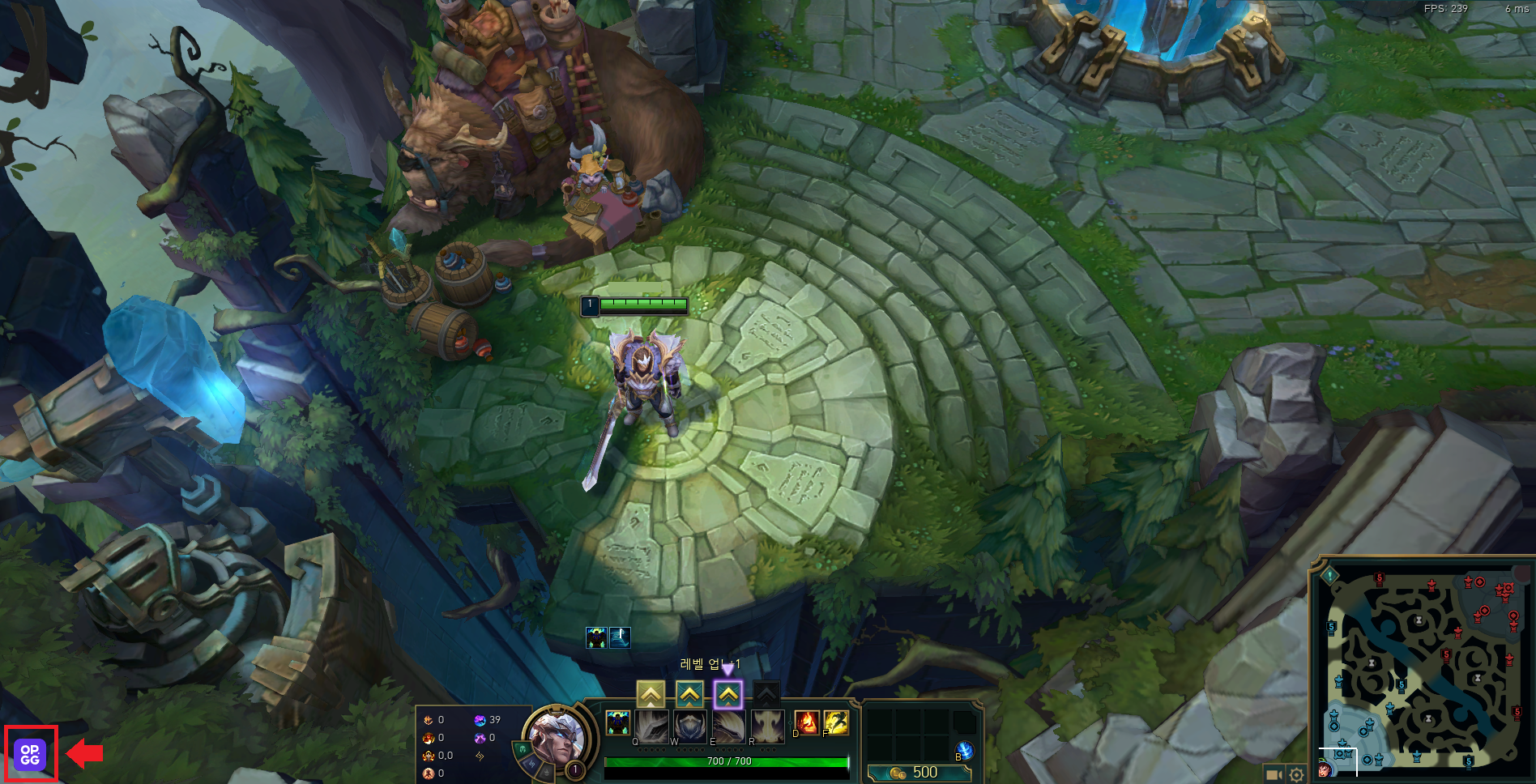The height and width of the screenshot is (784, 1536).
Task: Select the ping diamond on the minimap corner
Action: (x=1329, y=576)
